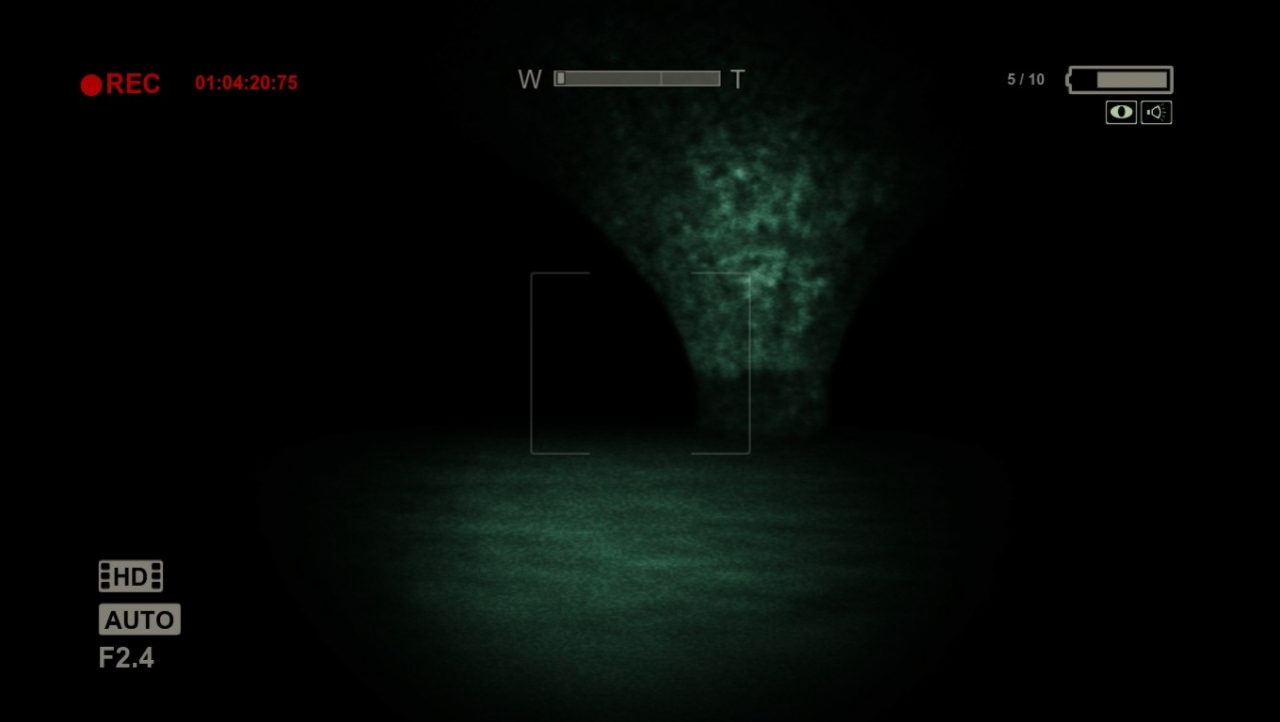Click the microphone audio icon
The width and height of the screenshot is (1280, 722).
pyautogui.click(x=1156, y=112)
